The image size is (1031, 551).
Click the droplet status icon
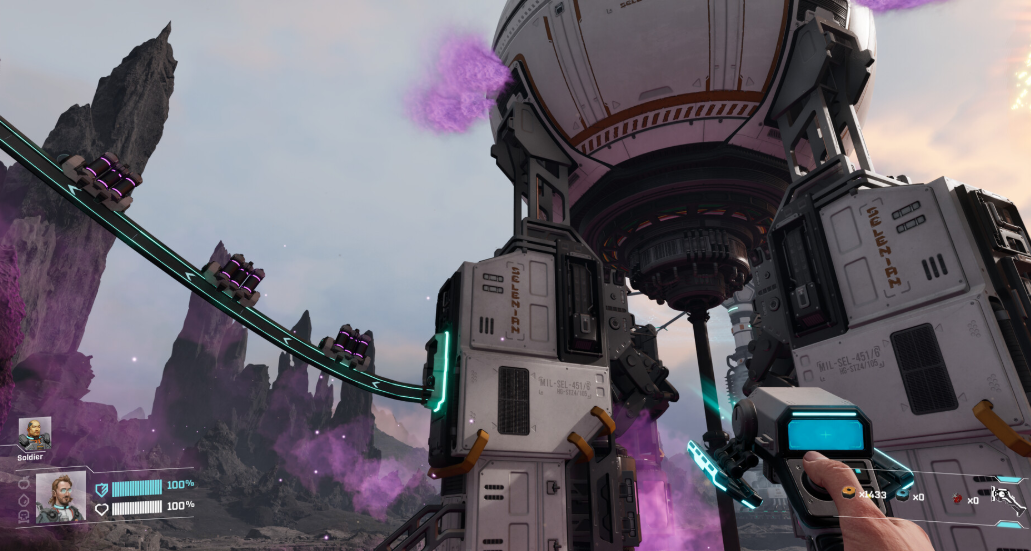point(23,499)
